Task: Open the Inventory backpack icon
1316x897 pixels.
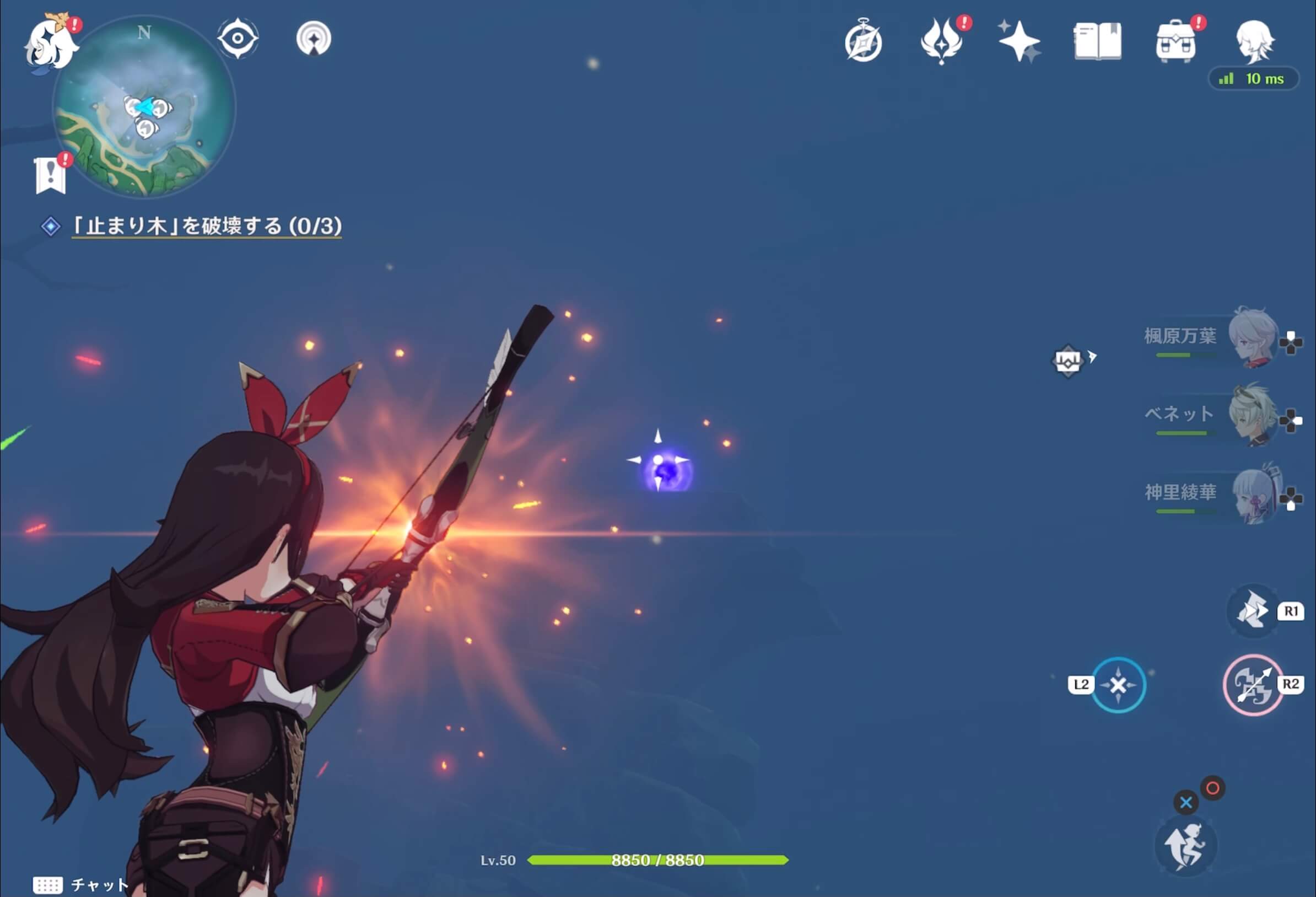Action: point(1177,41)
